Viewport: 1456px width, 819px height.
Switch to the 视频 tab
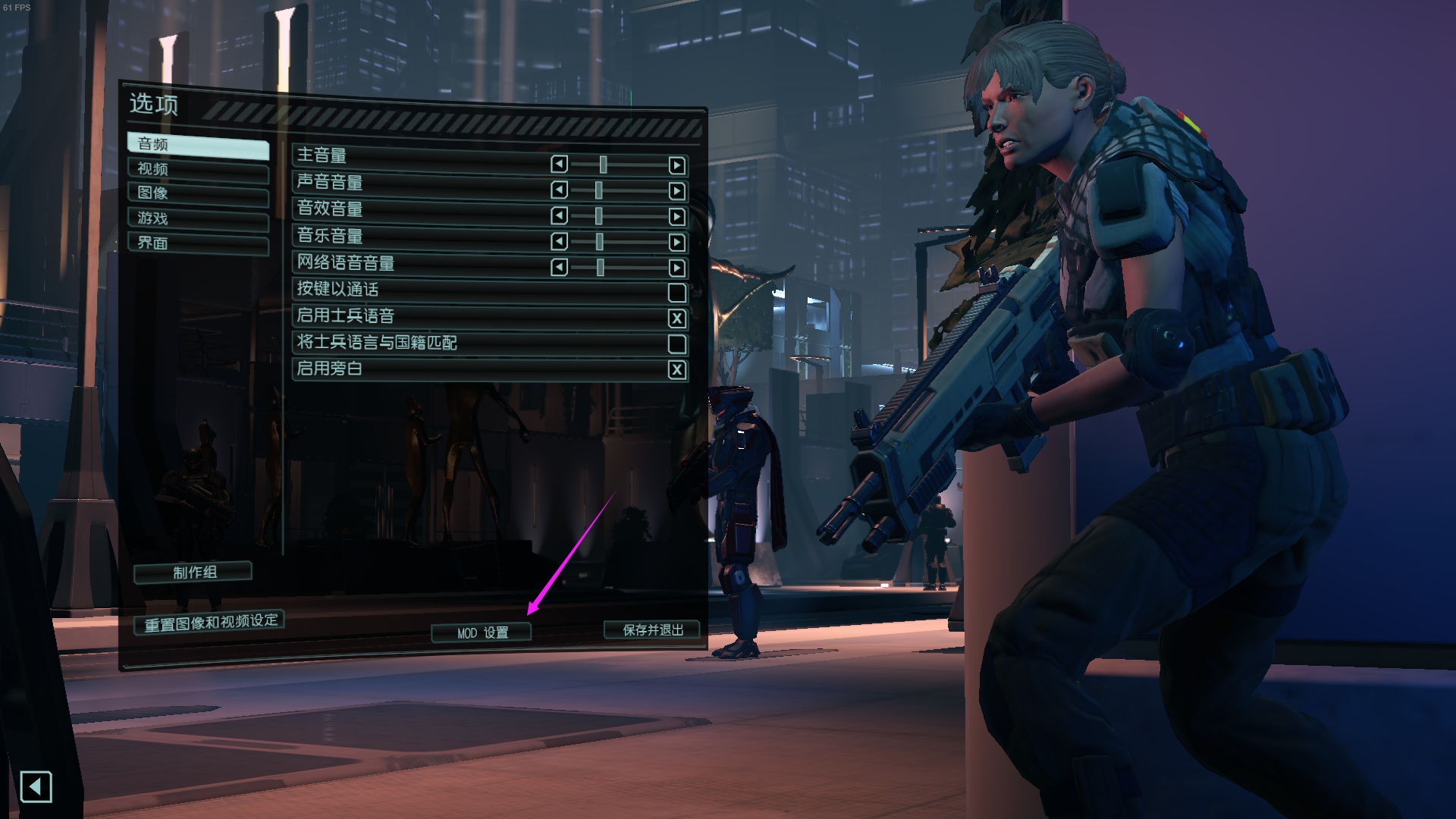coord(199,169)
